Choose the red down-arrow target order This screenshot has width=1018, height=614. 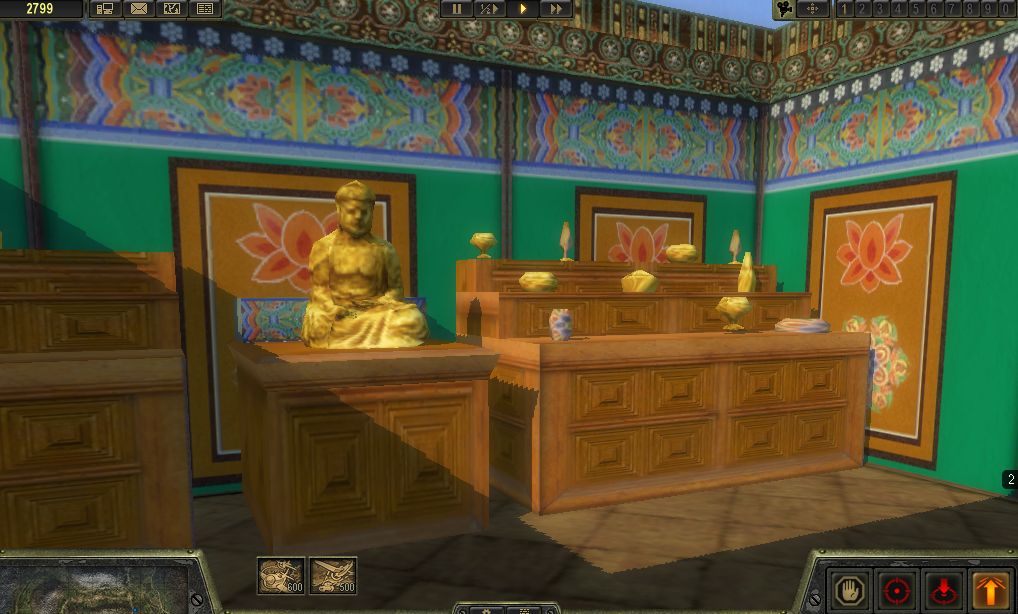[x=943, y=588]
